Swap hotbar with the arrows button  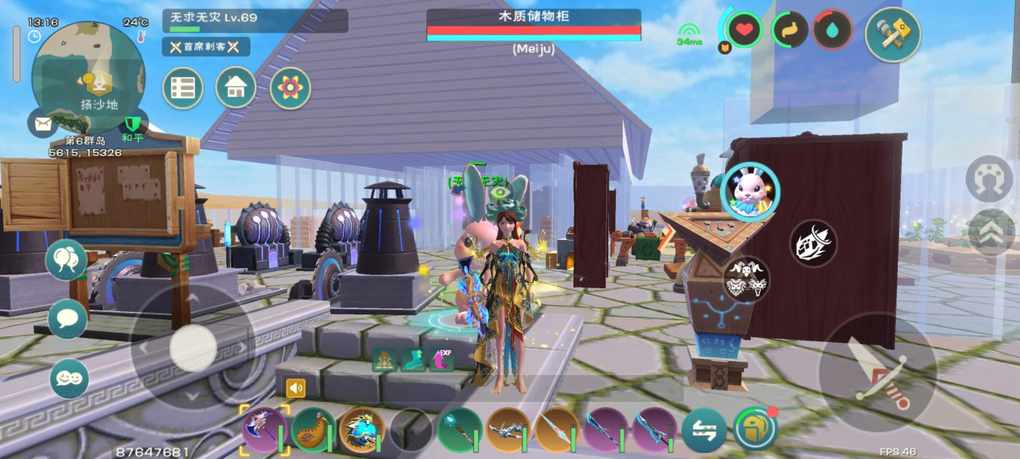(704, 430)
